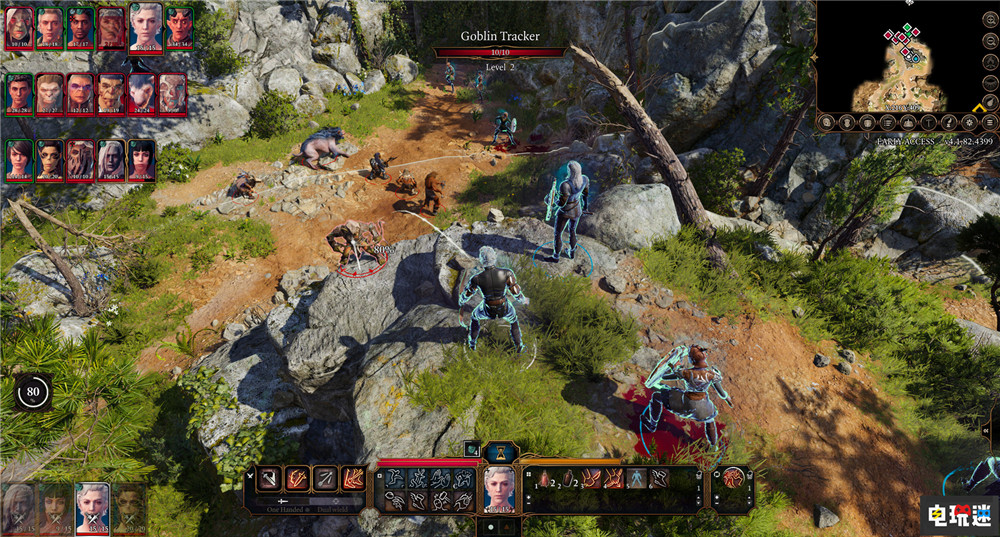Activate the blue glowing figure ability

(636, 479)
